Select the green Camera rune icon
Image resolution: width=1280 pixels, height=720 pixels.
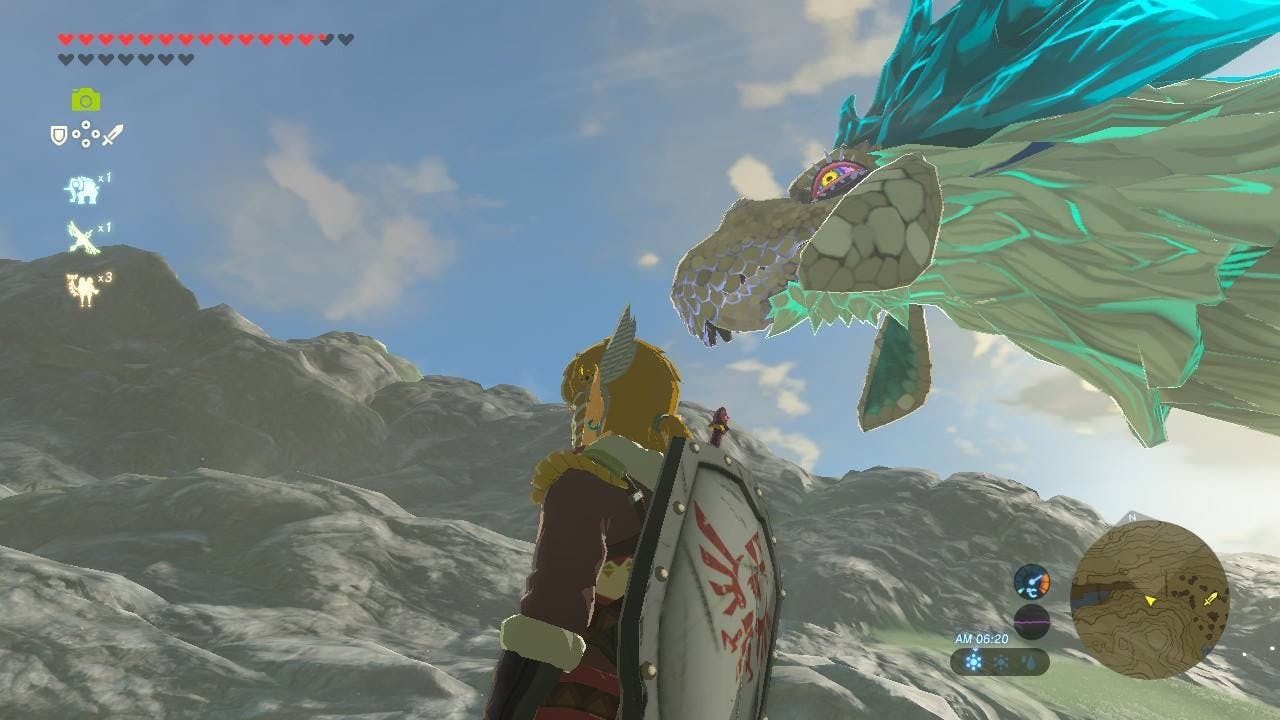click(86, 99)
